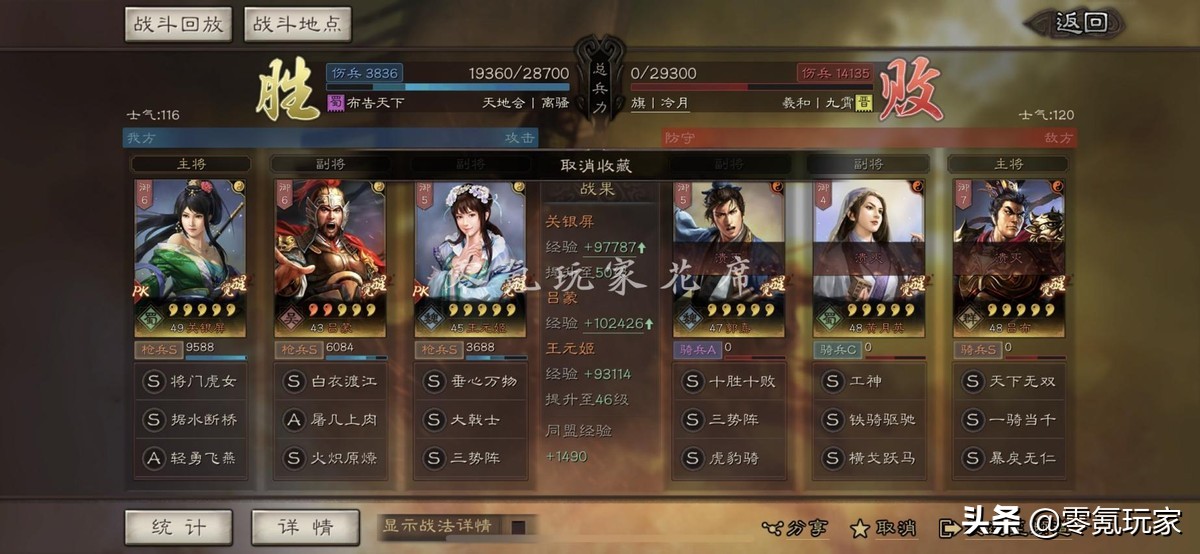View the 天下无双 tactic entry
The image size is (1200, 554).
1009,381
